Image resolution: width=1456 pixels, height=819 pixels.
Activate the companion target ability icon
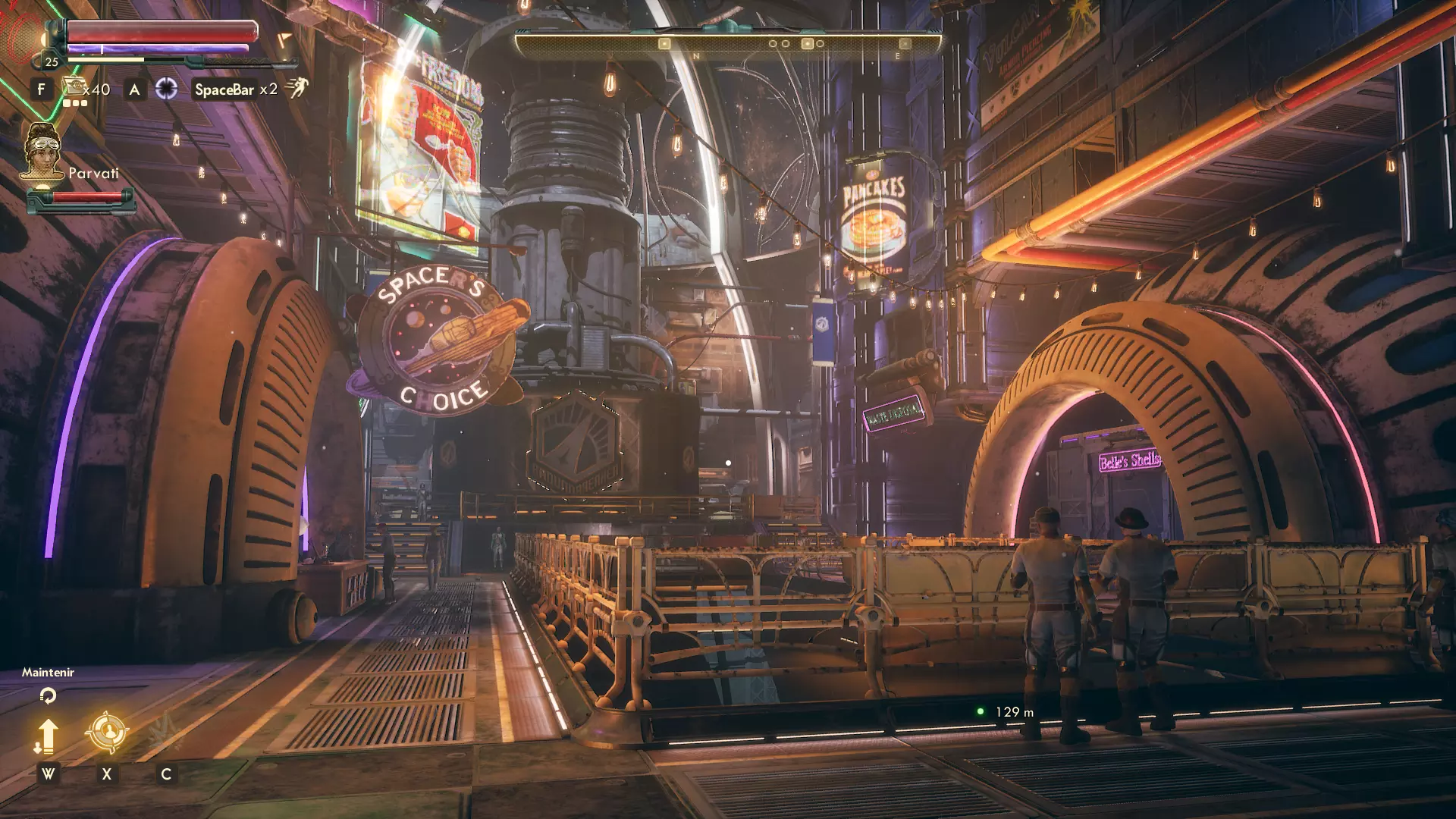point(106,732)
